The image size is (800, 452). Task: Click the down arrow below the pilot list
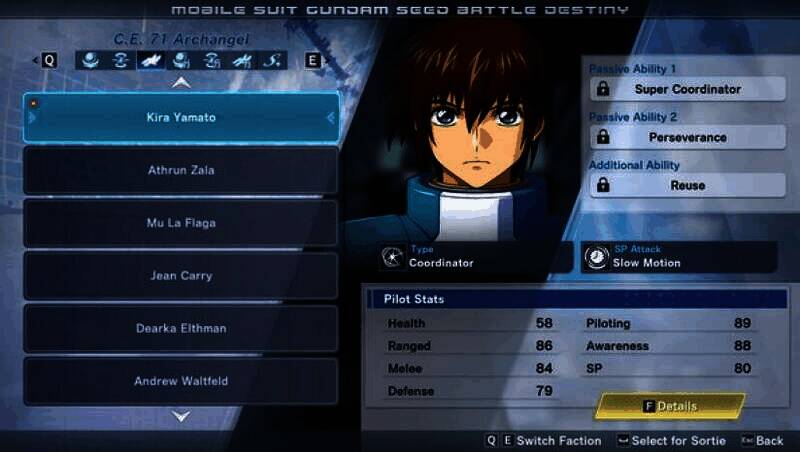pyautogui.click(x=181, y=416)
